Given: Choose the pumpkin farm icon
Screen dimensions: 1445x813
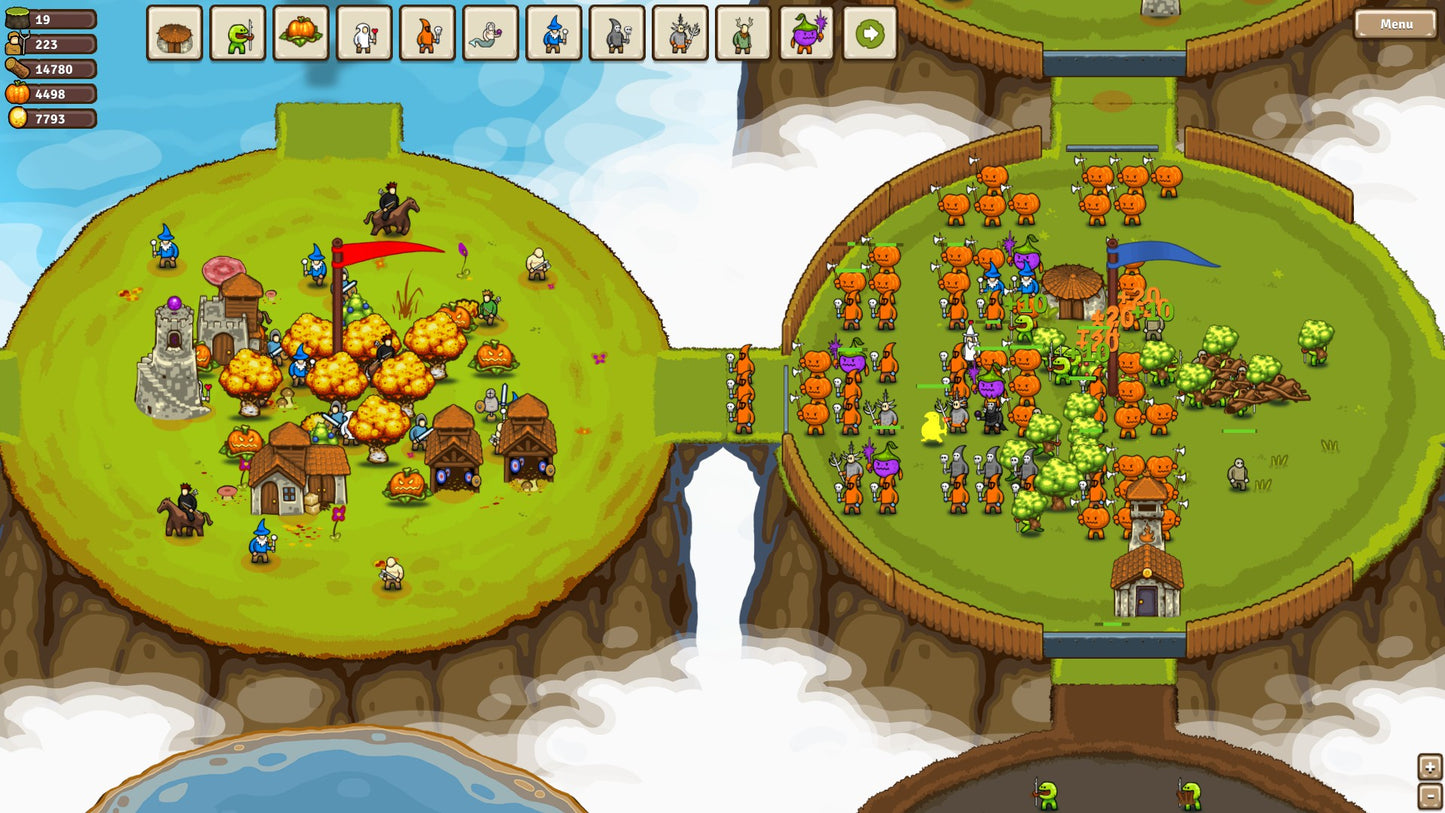Looking at the screenshot, I should pyautogui.click(x=300, y=33).
